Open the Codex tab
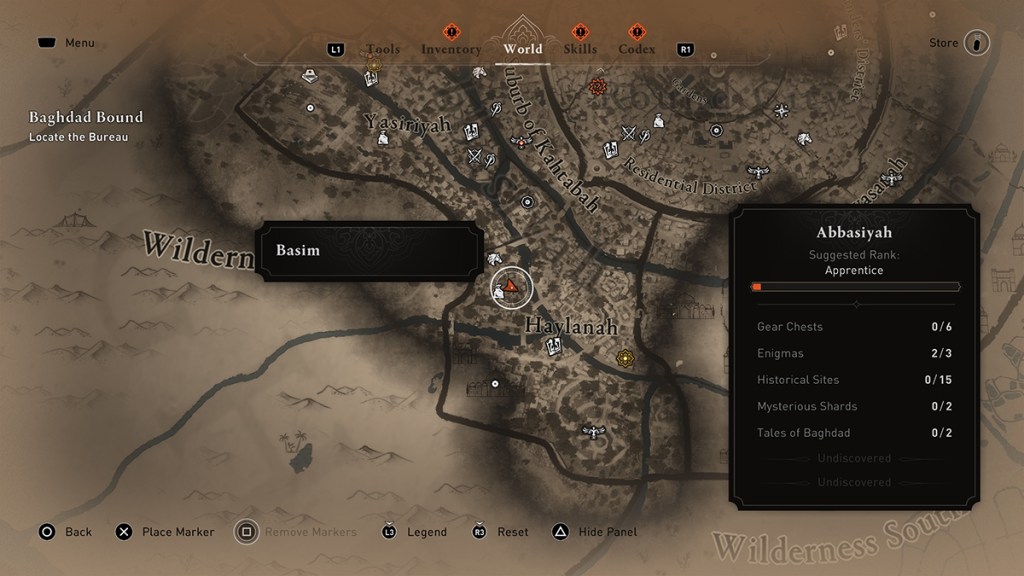Viewport: 1024px width, 576px height. pos(636,49)
